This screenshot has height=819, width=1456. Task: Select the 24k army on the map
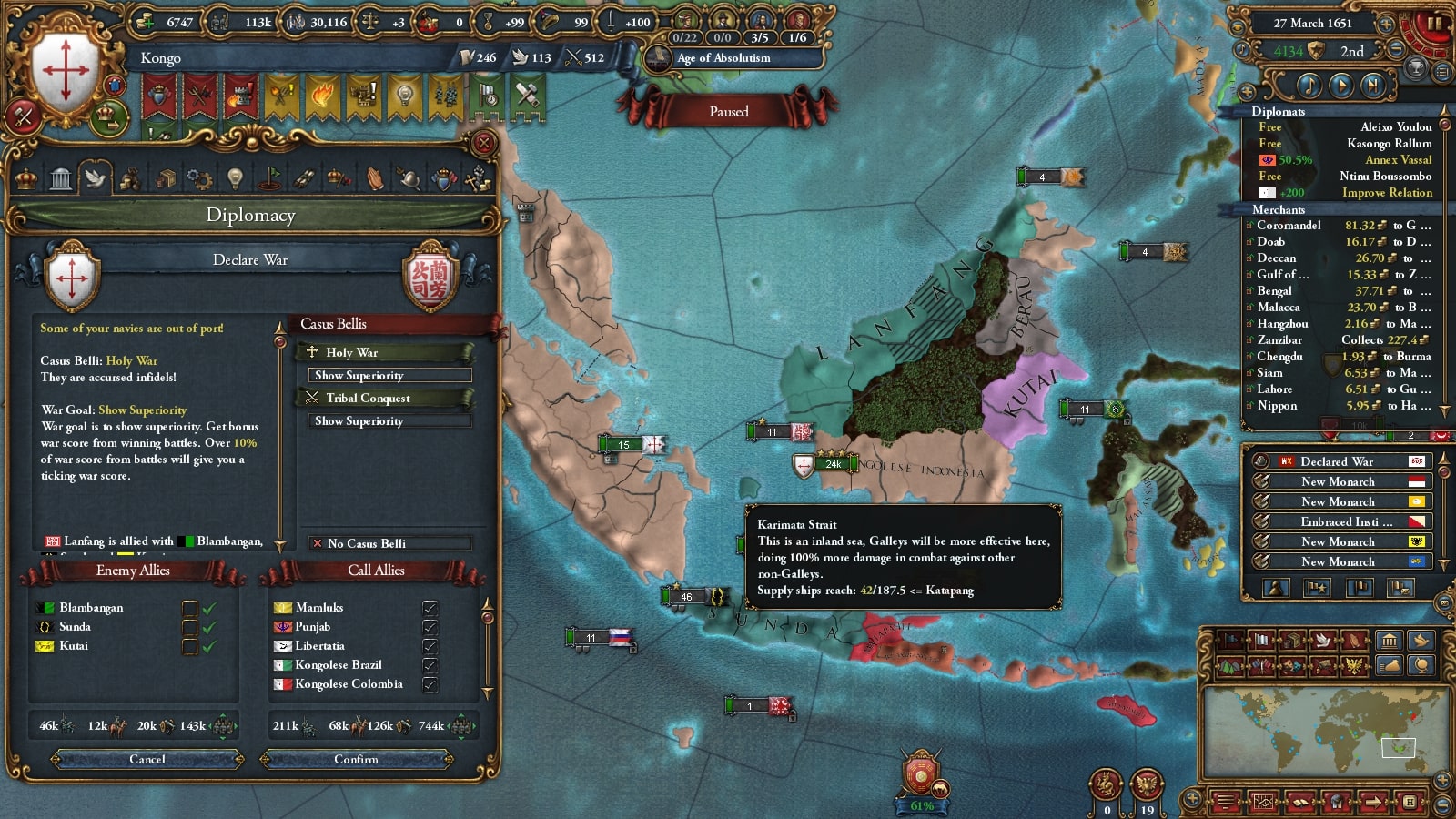pyautogui.click(x=826, y=464)
